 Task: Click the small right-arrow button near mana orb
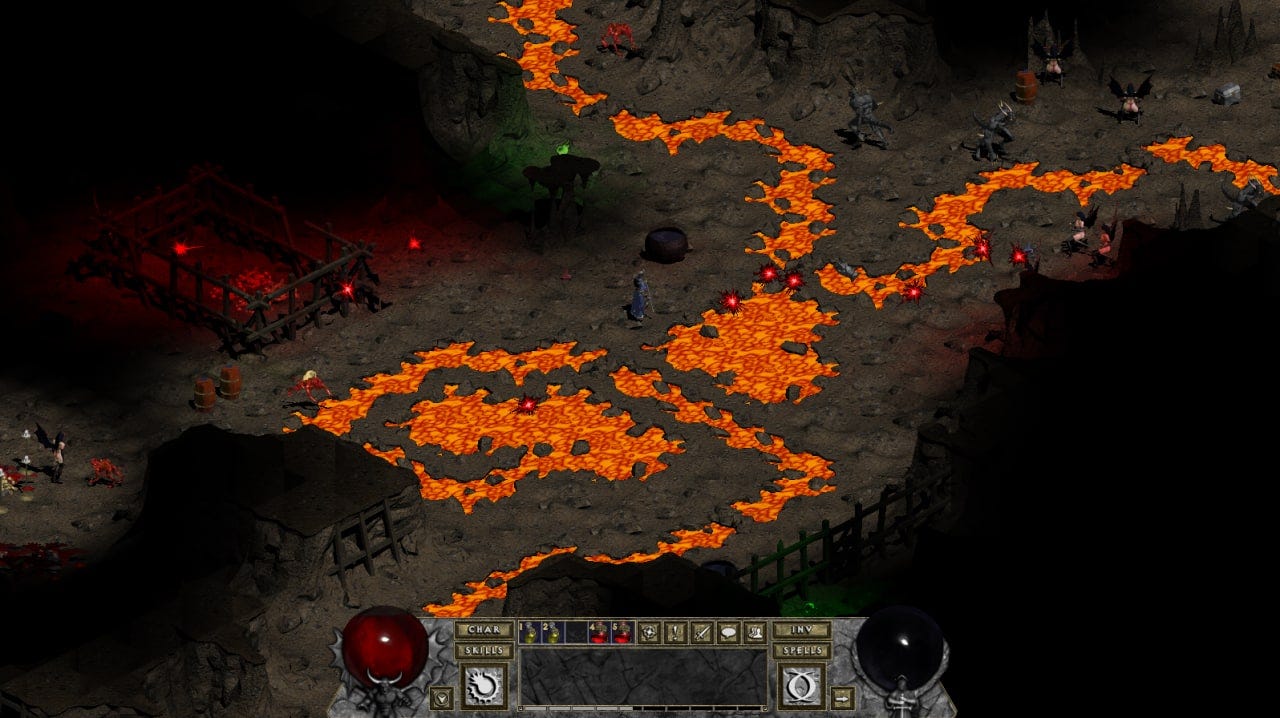[843, 698]
